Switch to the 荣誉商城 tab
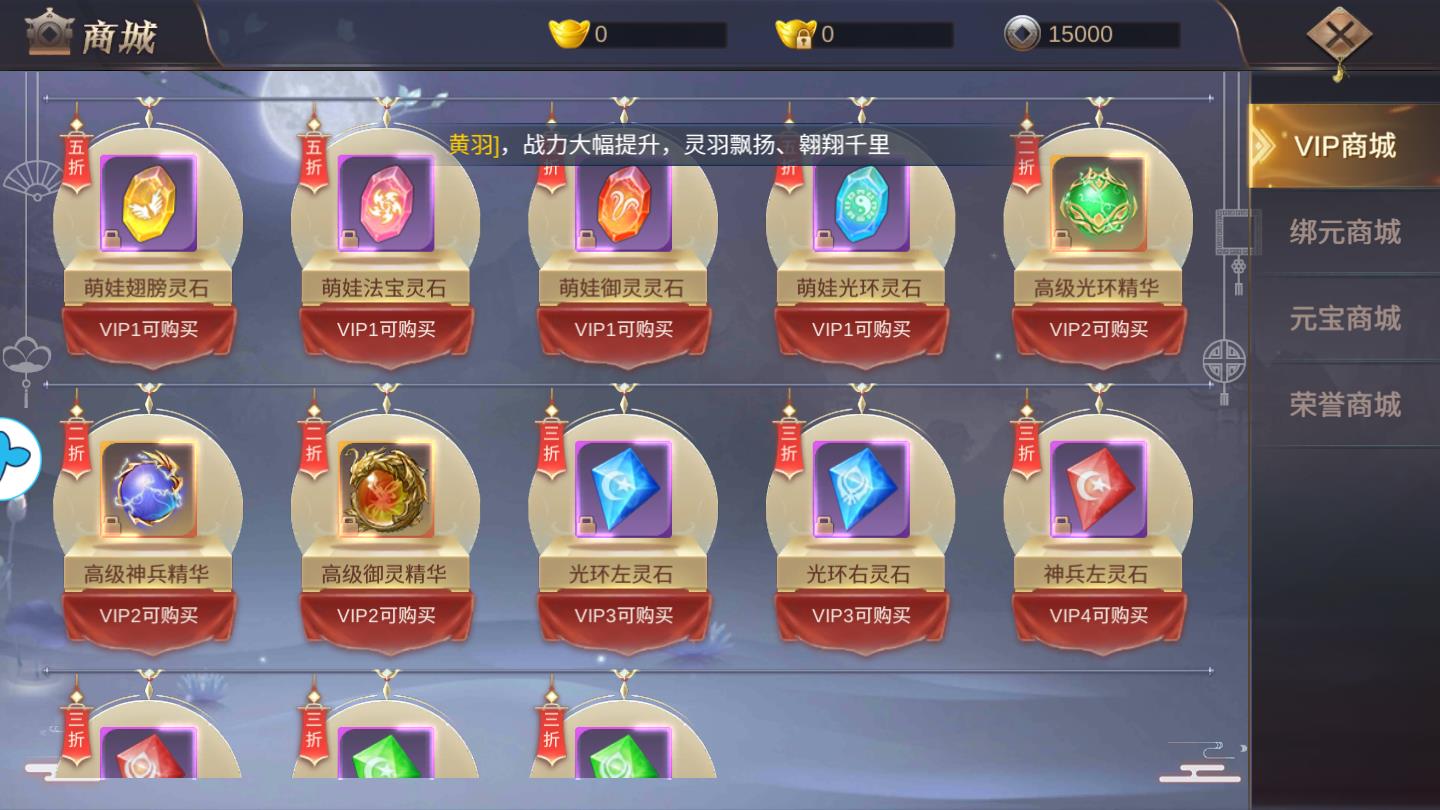This screenshot has width=1440, height=810. pos(1345,404)
